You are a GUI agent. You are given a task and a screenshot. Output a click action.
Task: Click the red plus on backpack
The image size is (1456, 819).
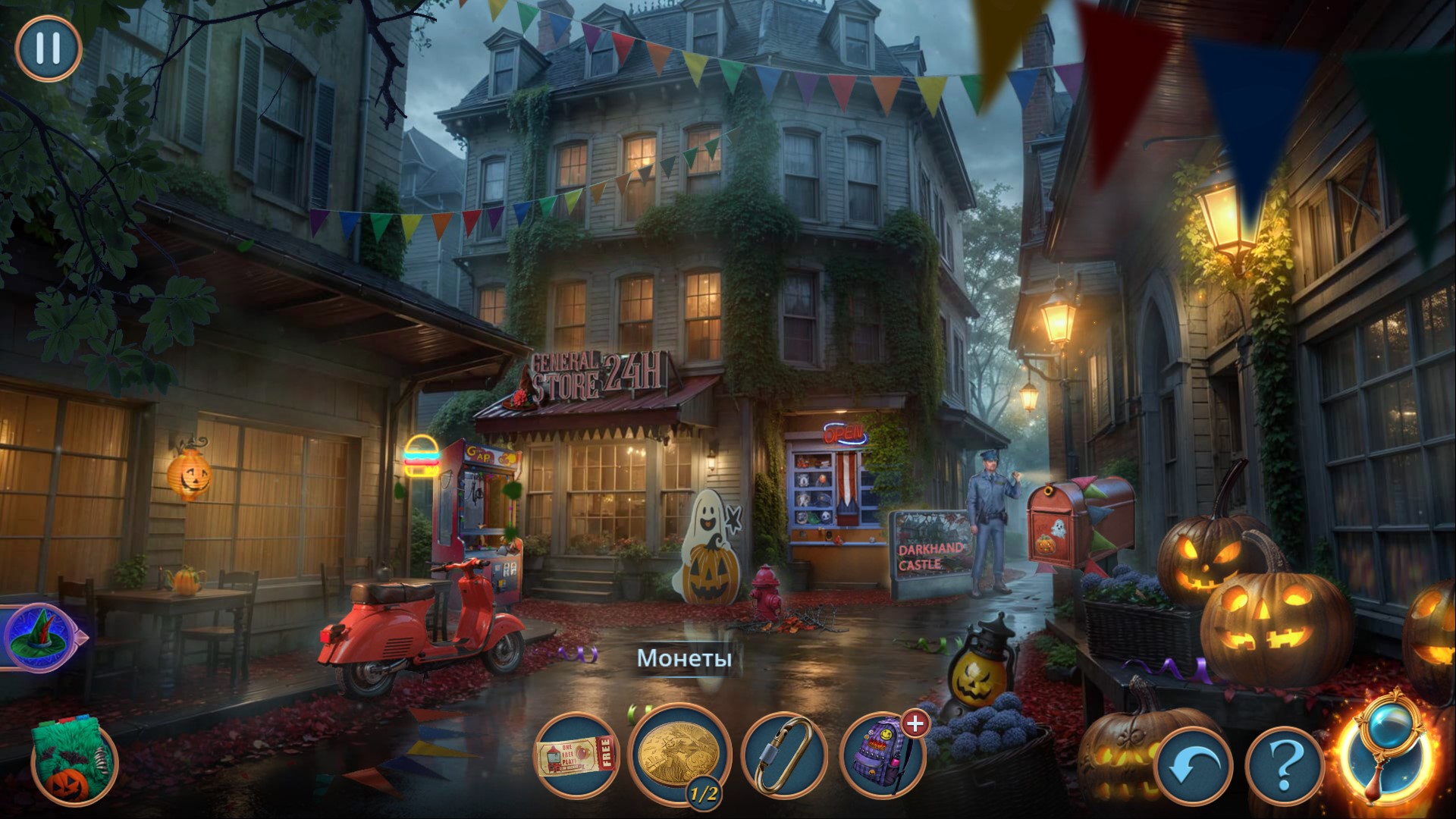click(x=916, y=723)
